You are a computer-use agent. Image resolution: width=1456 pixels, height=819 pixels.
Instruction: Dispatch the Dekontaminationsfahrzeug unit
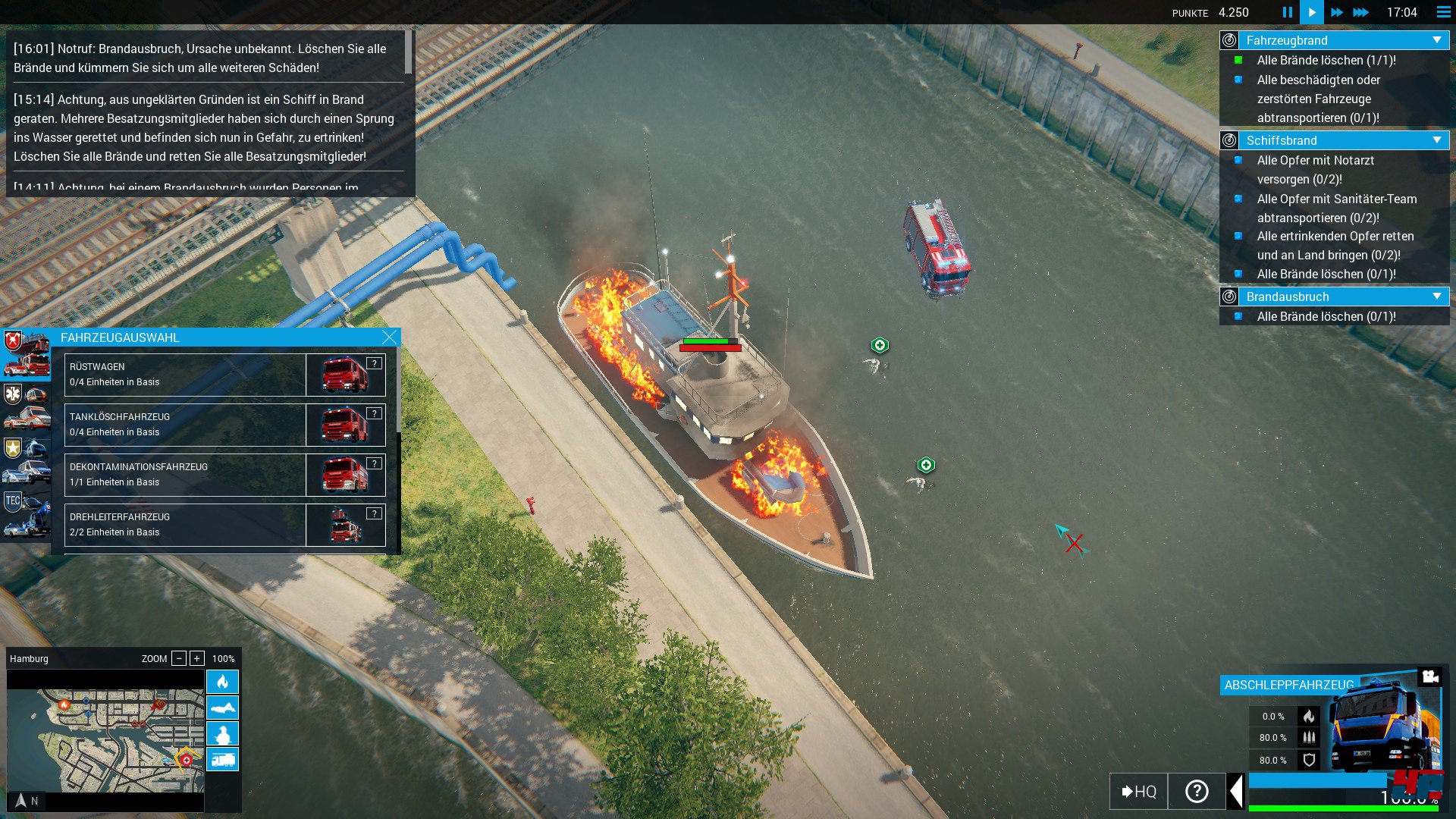tap(185, 475)
